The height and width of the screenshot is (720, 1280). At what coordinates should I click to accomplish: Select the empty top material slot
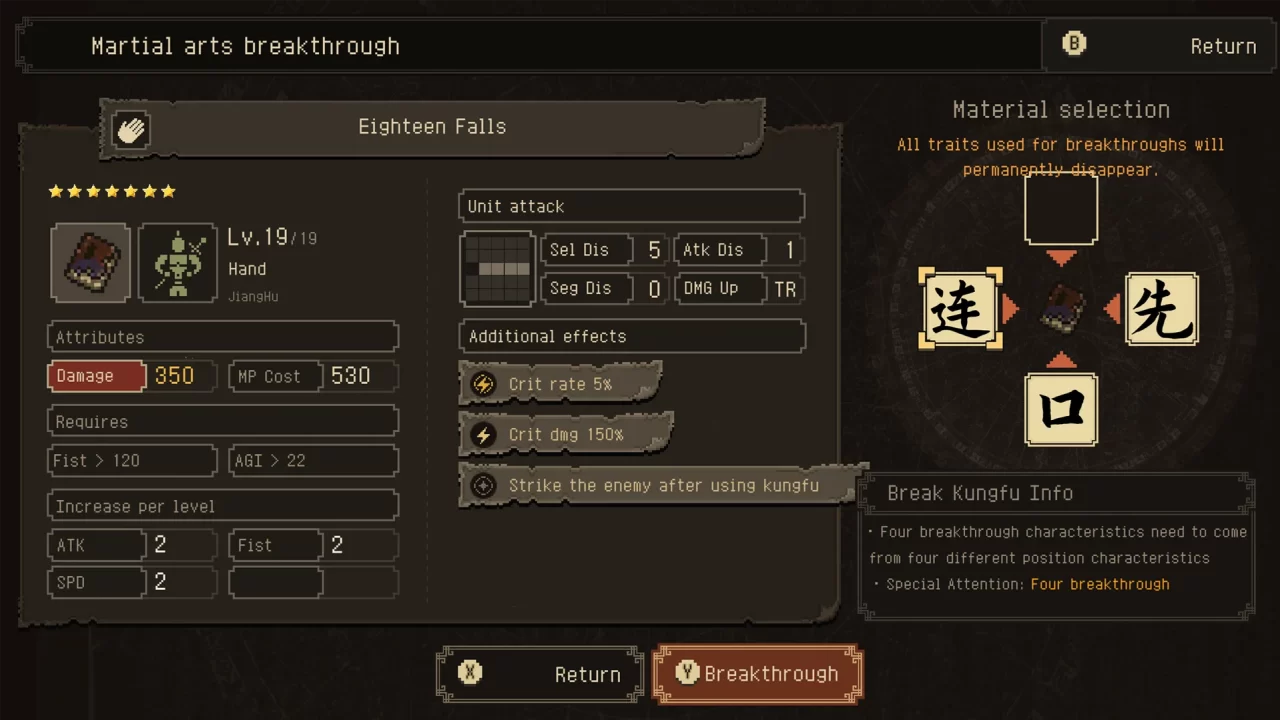(x=1061, y=210)
